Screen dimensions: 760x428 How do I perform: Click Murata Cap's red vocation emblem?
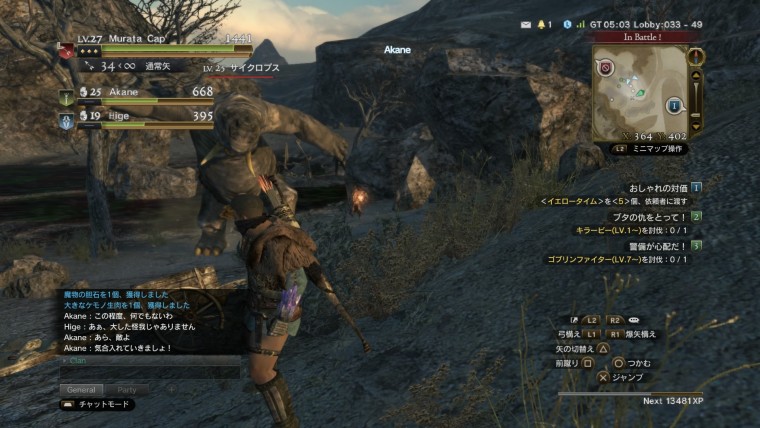[66, 52]
